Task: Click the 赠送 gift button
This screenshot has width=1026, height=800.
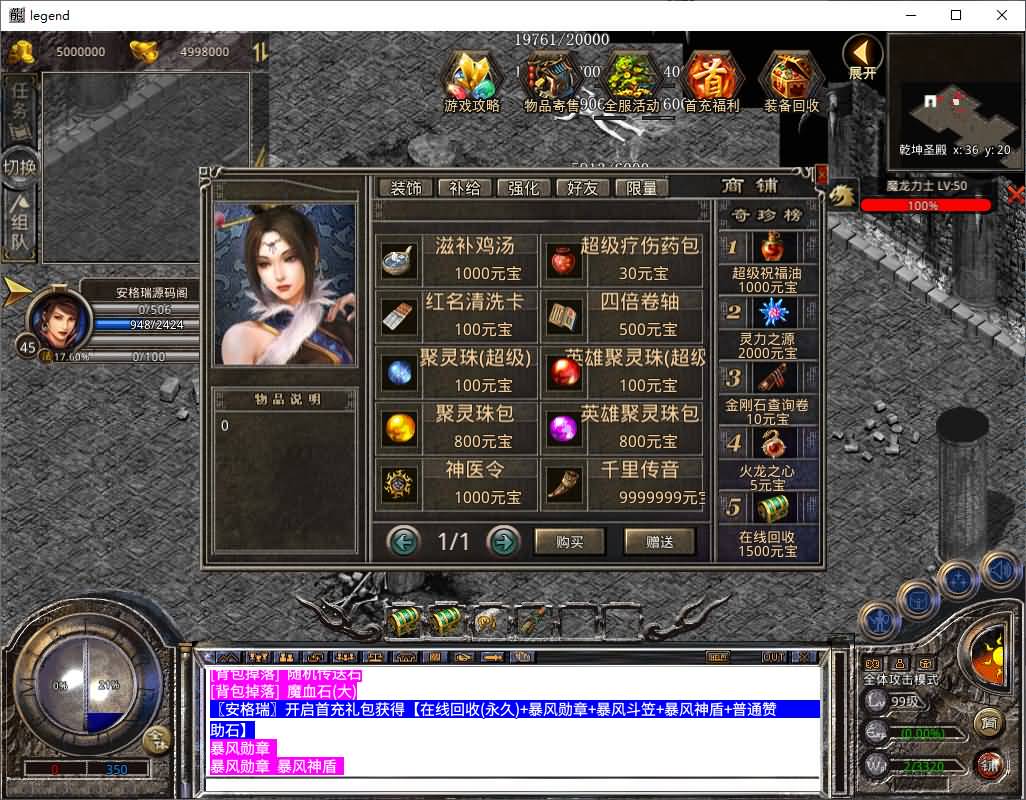Action: coord(659,542)
